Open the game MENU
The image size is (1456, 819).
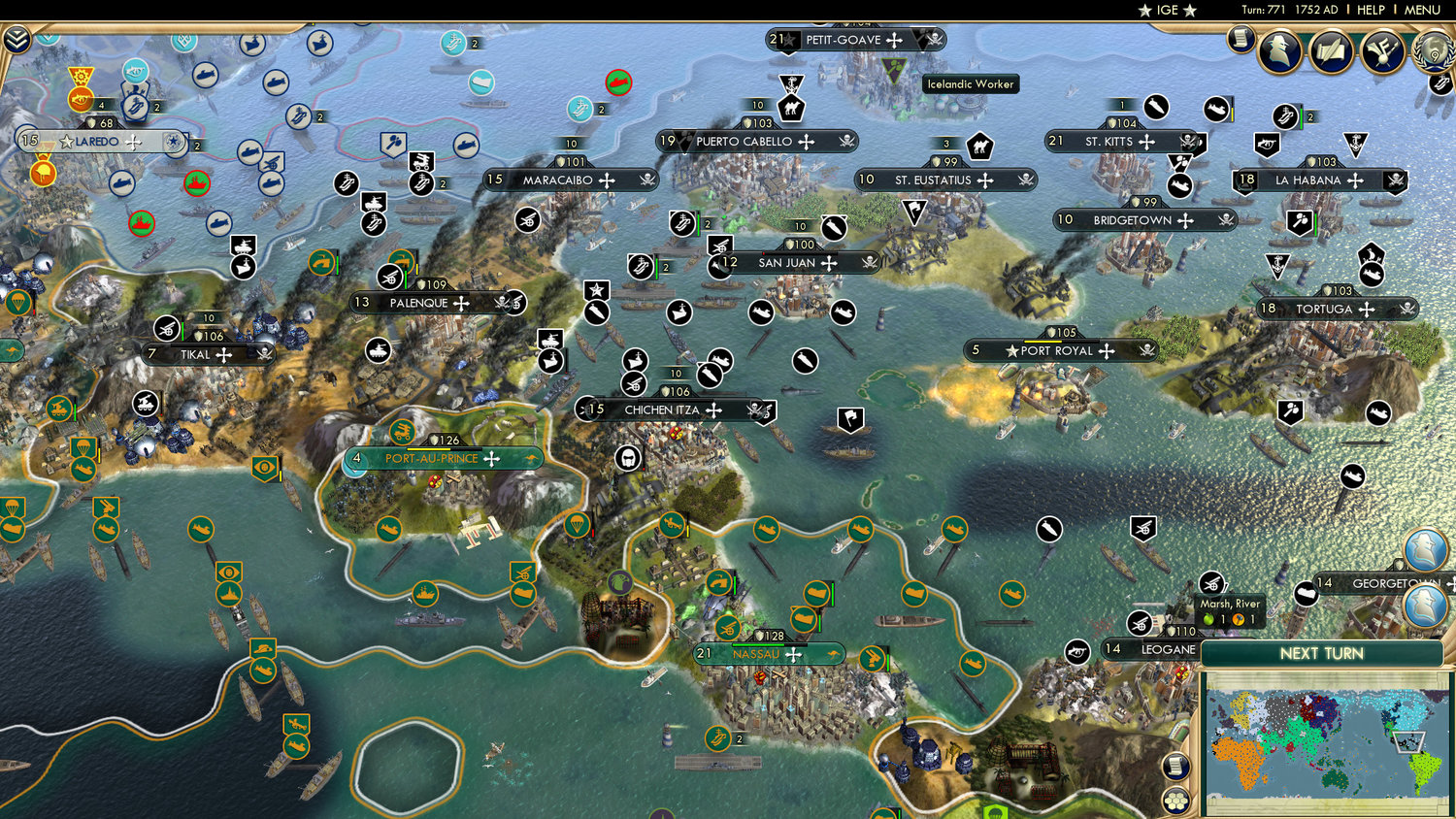[x=1421, y=10]
